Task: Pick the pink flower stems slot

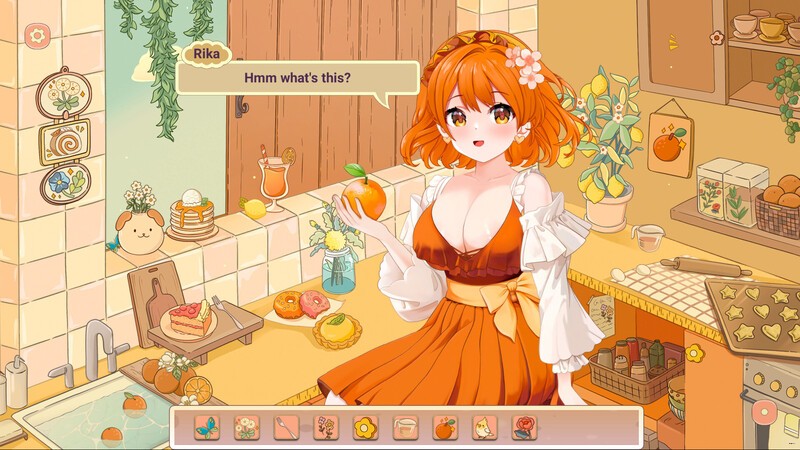Action: tap(326, 428)
